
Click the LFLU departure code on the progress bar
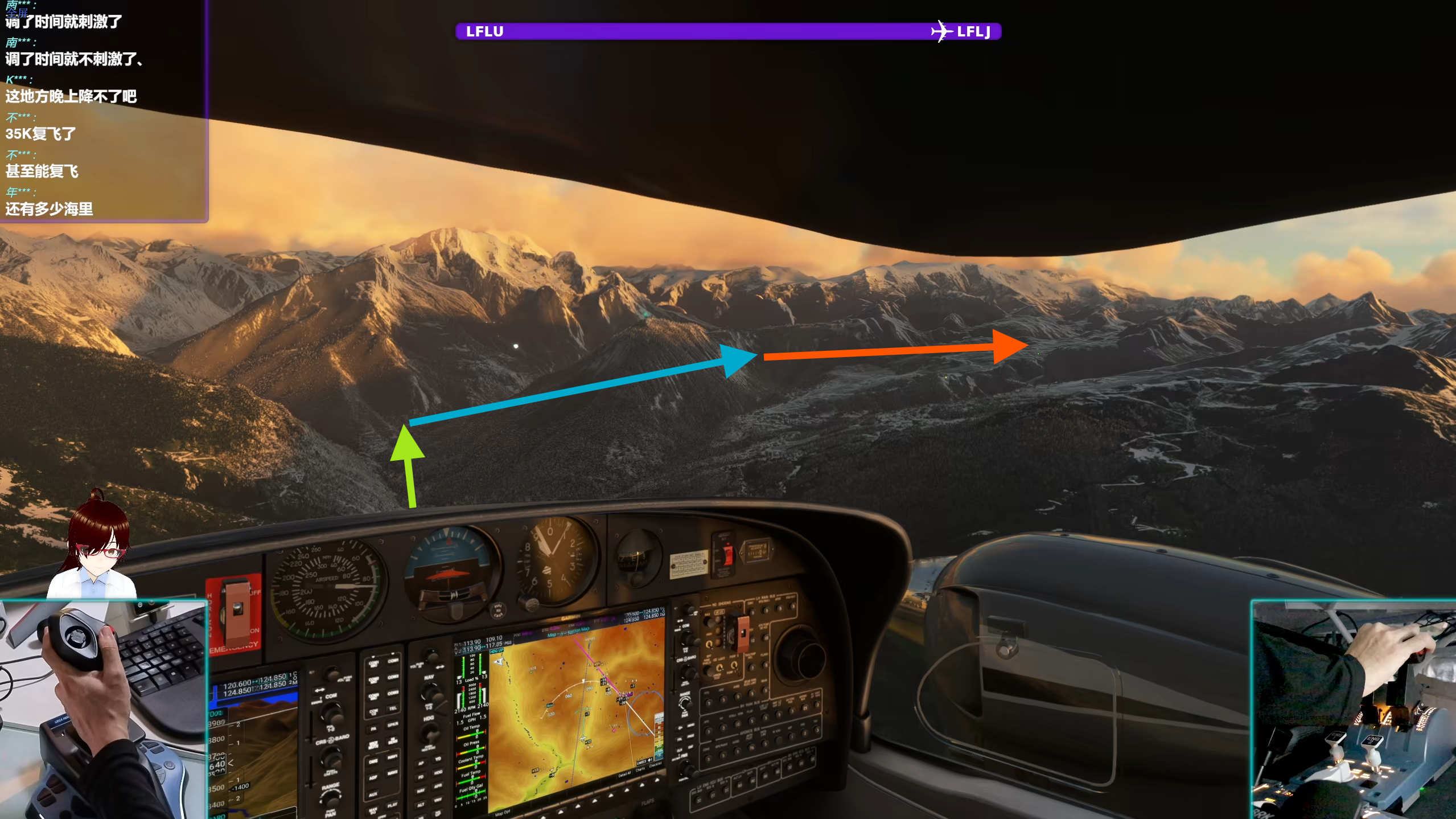point(484,31)
